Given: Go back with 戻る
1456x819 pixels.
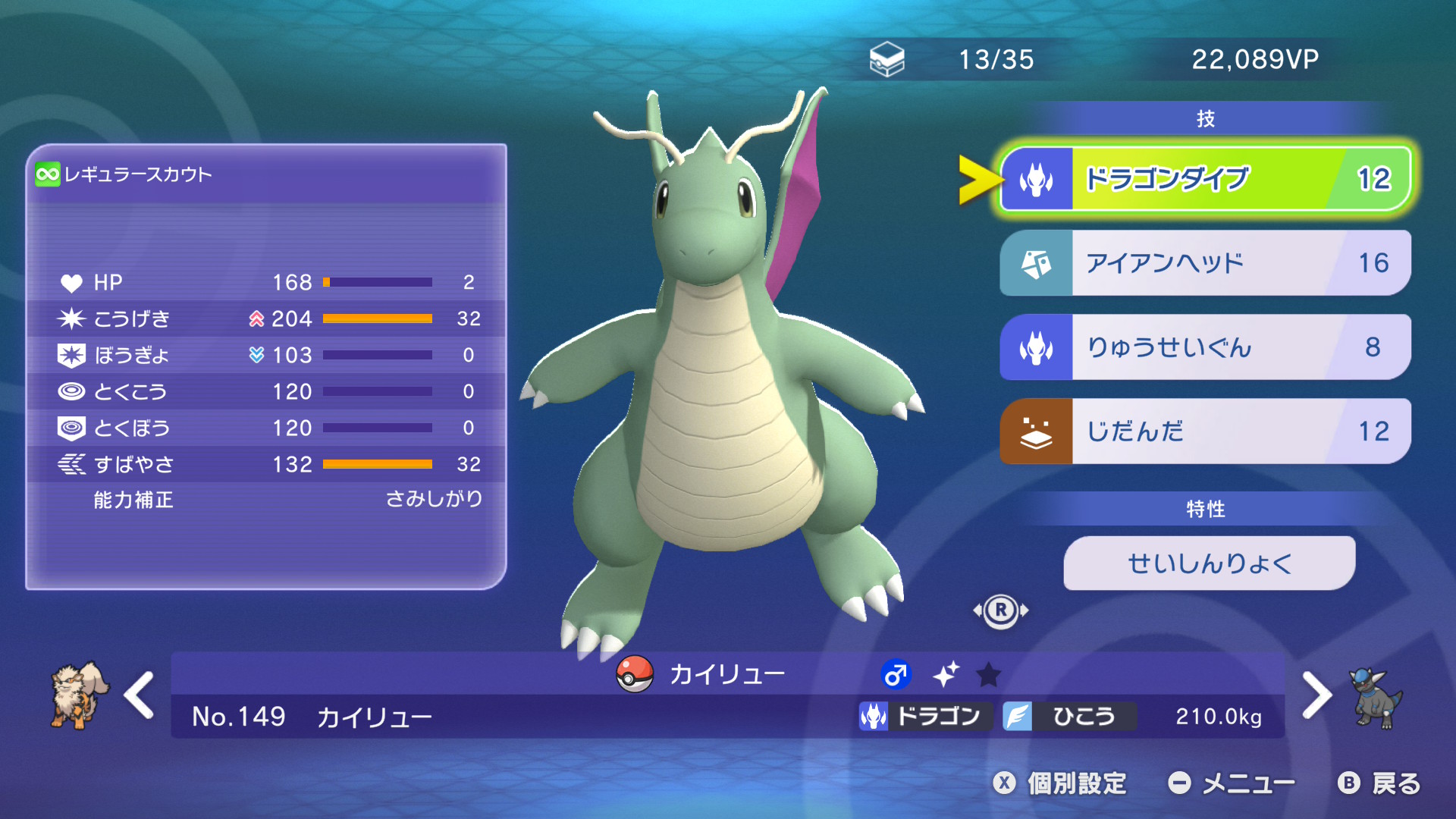Looking at the screenshot, I should 1379,783.
